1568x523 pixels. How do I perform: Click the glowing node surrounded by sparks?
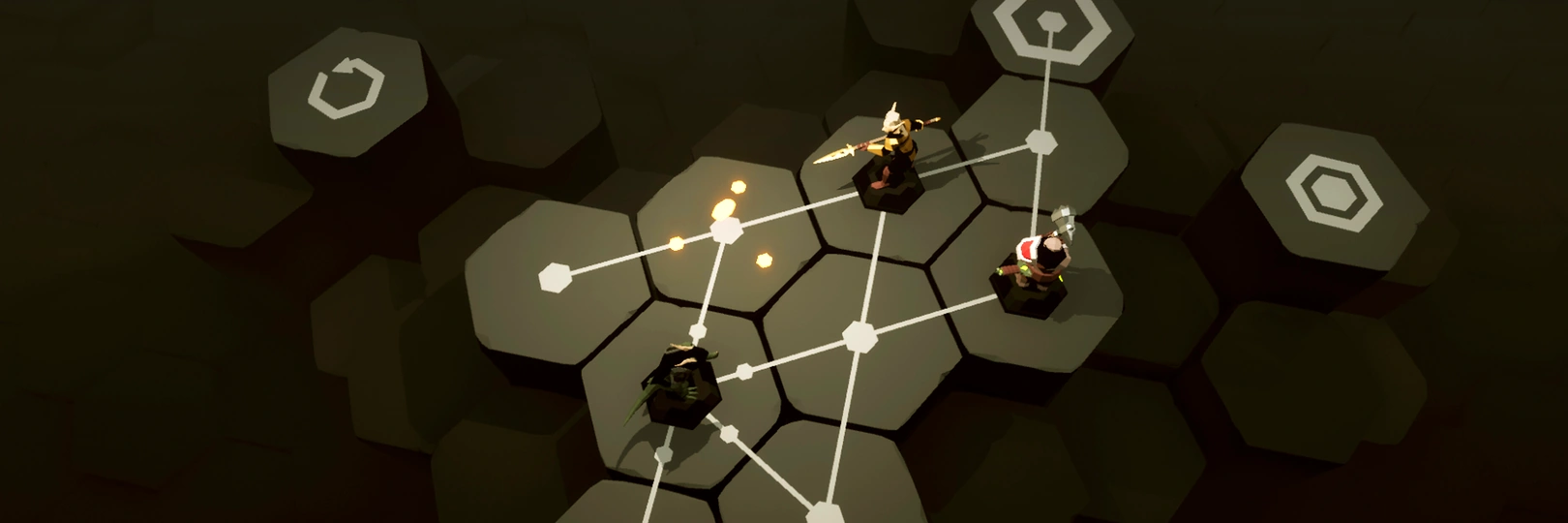coord(726,230)
